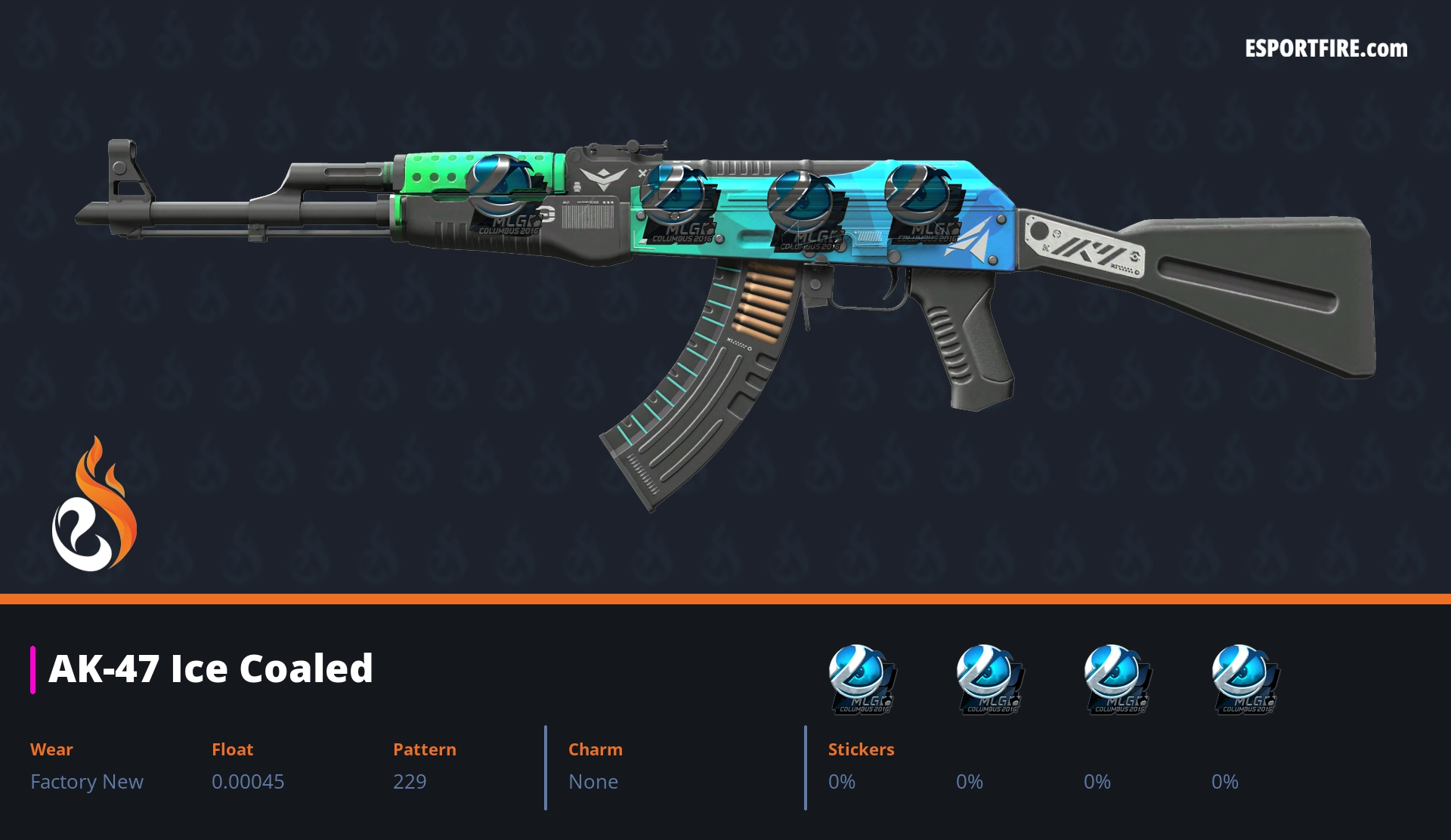1451x840 pixels.
Task: Click the Esportfire flame logo
Action: click(x=94, y=505)
